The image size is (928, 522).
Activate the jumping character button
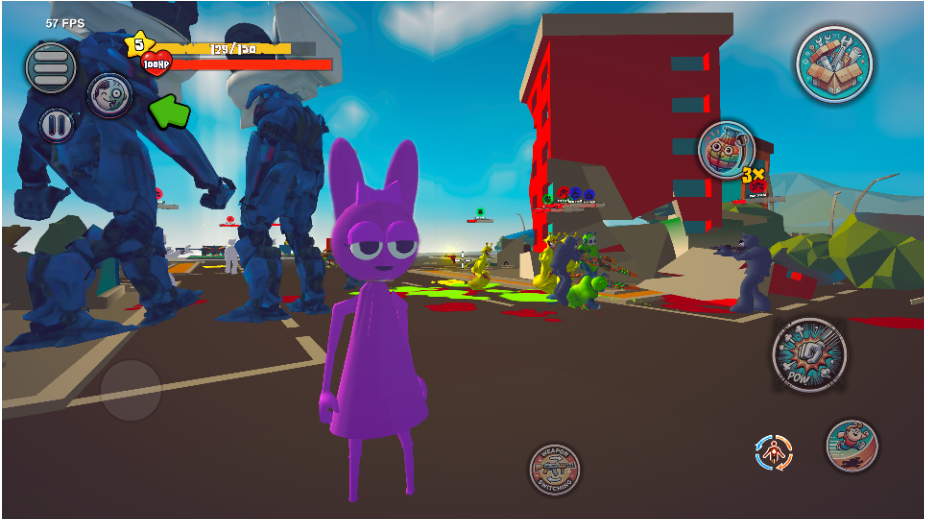point(852,446)
